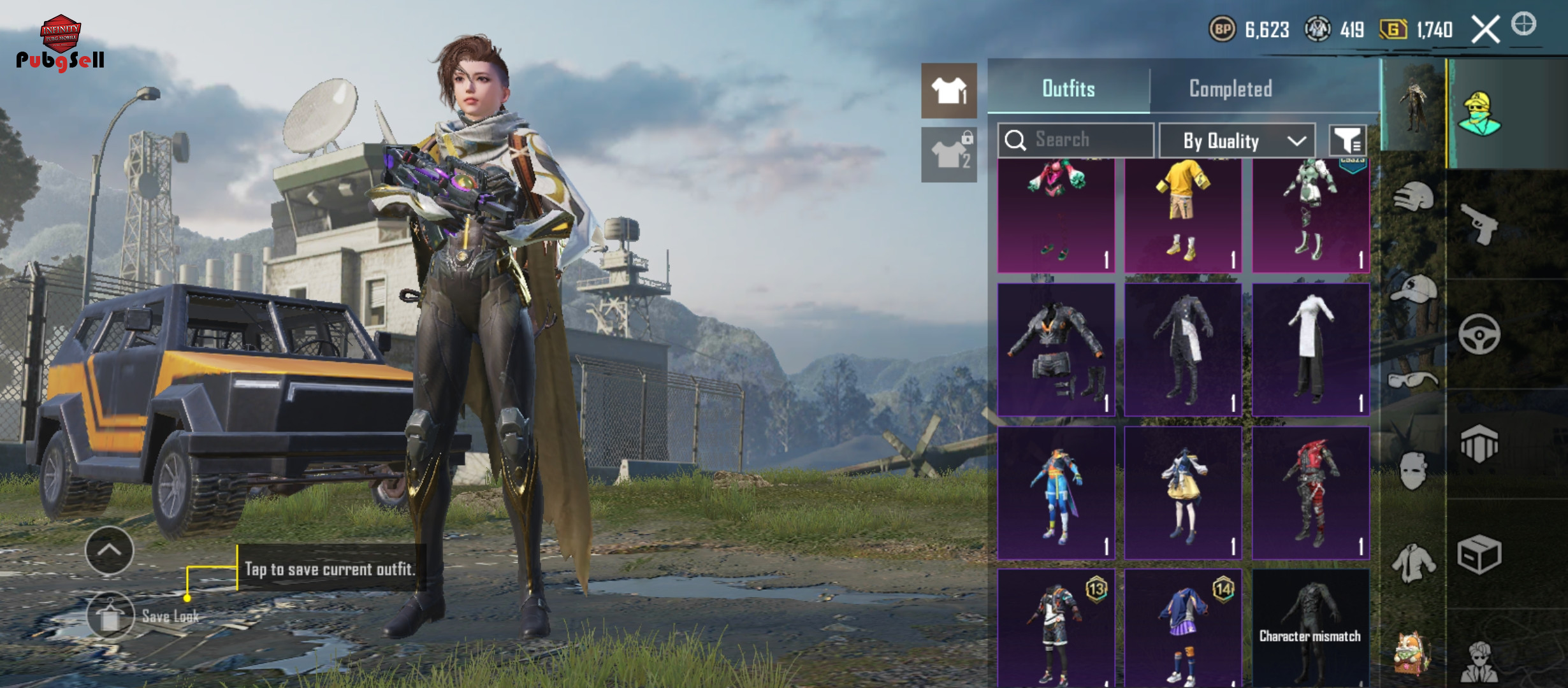This screenshot has height=688, width=1568.
Task: Open the By Quality sort dropdown
Action: tap(1237, 140)
